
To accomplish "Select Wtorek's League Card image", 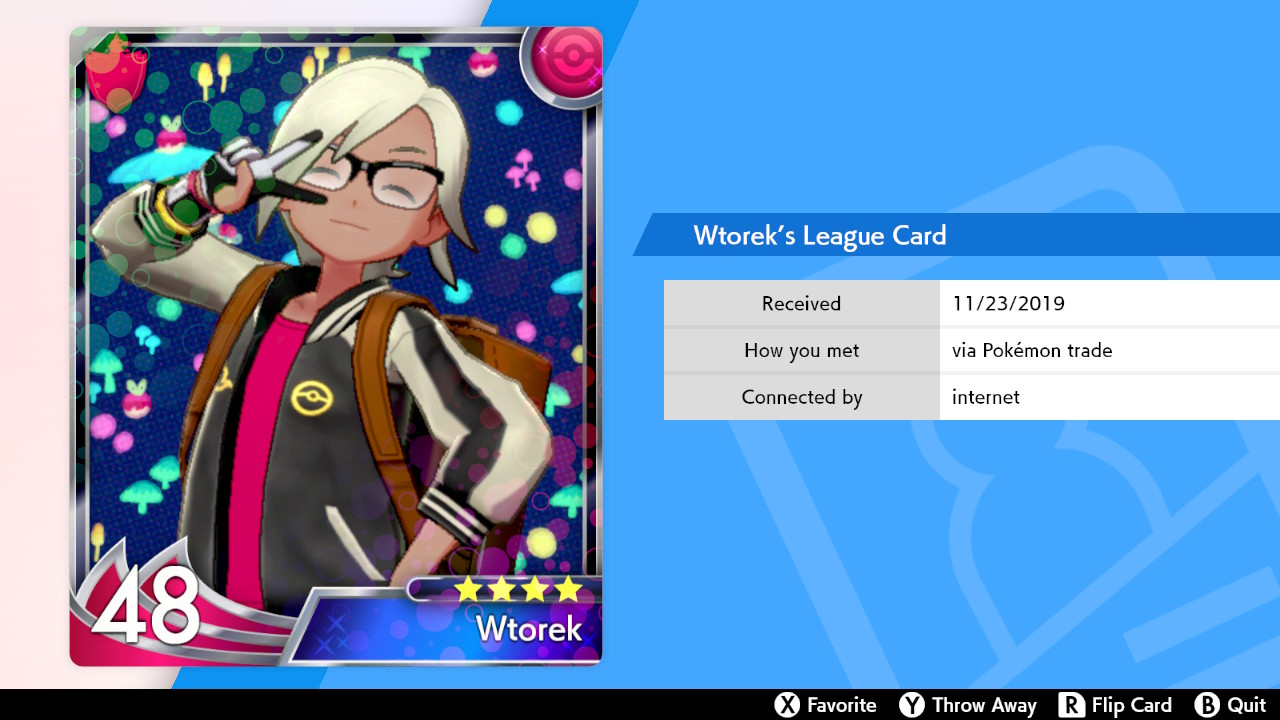I will [x=336, y=346].
